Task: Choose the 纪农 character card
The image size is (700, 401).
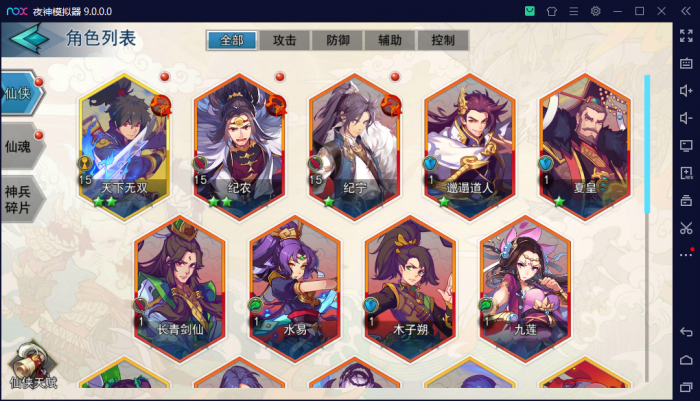Action: pos(240,140)
